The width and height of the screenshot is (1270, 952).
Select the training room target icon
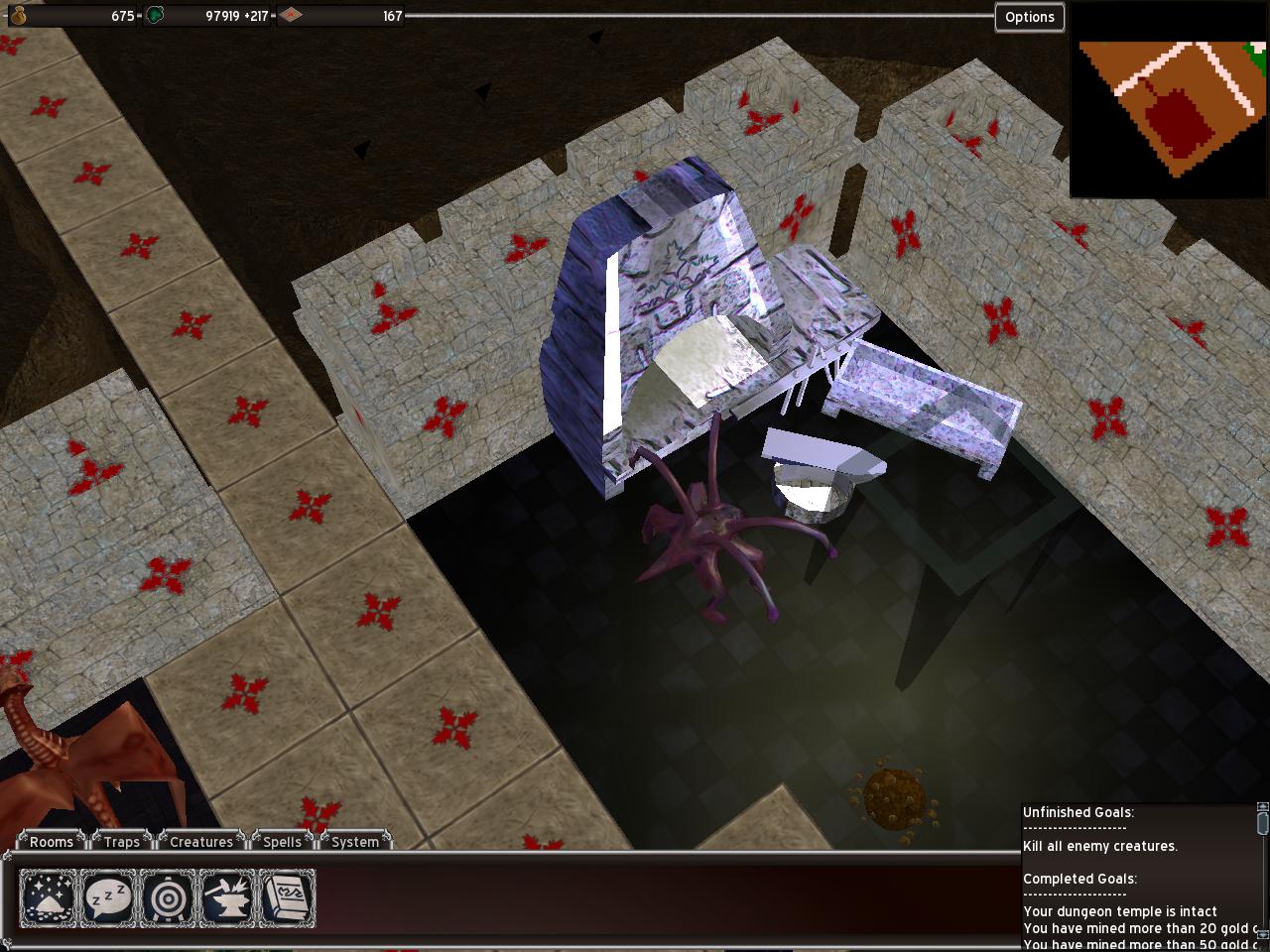[x=168, y=898]
